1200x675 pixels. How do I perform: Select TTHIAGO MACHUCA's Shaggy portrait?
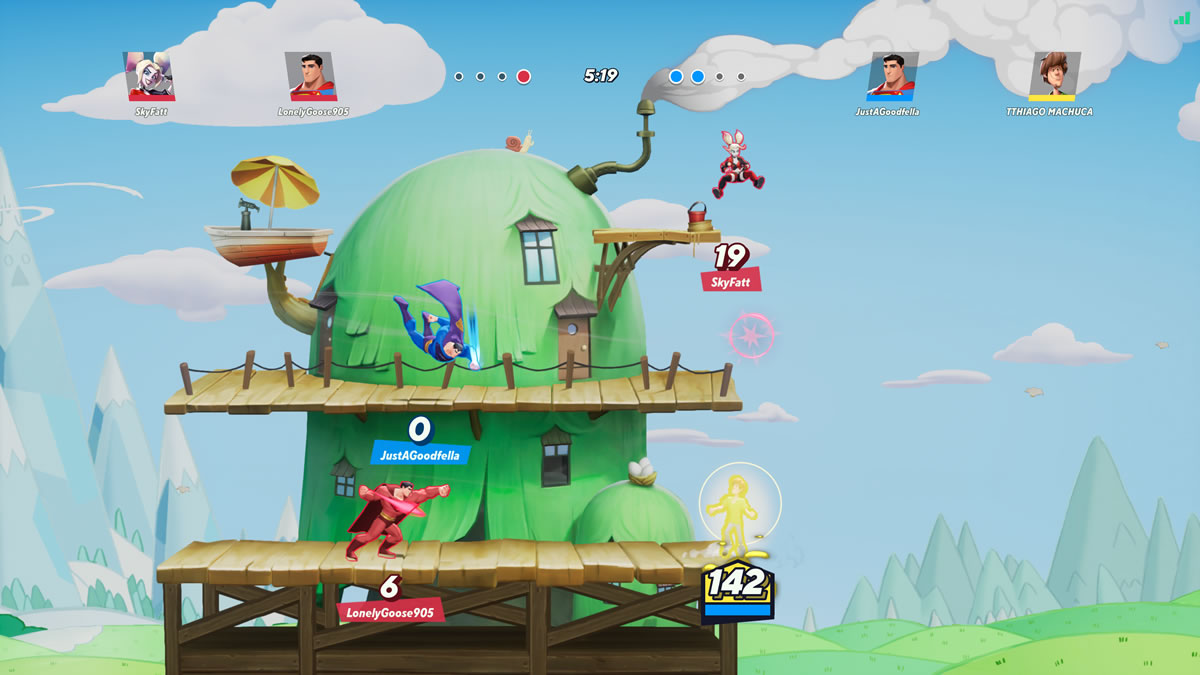1054,76
